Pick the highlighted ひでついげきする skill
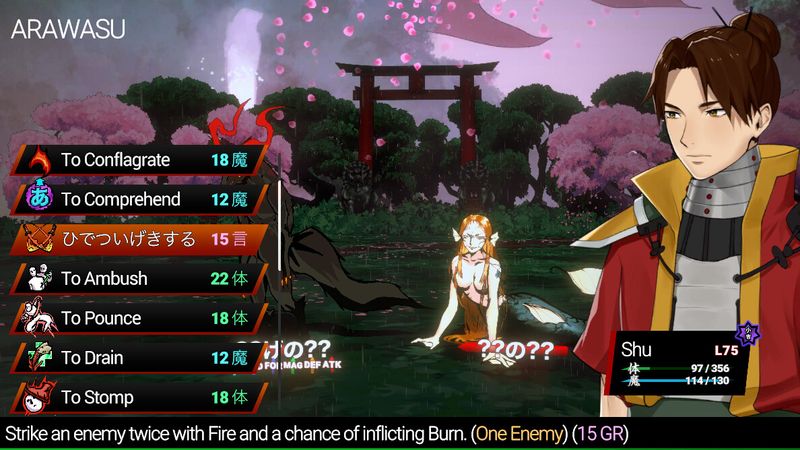This screenshot has width=800, height=450. [140, 239]
